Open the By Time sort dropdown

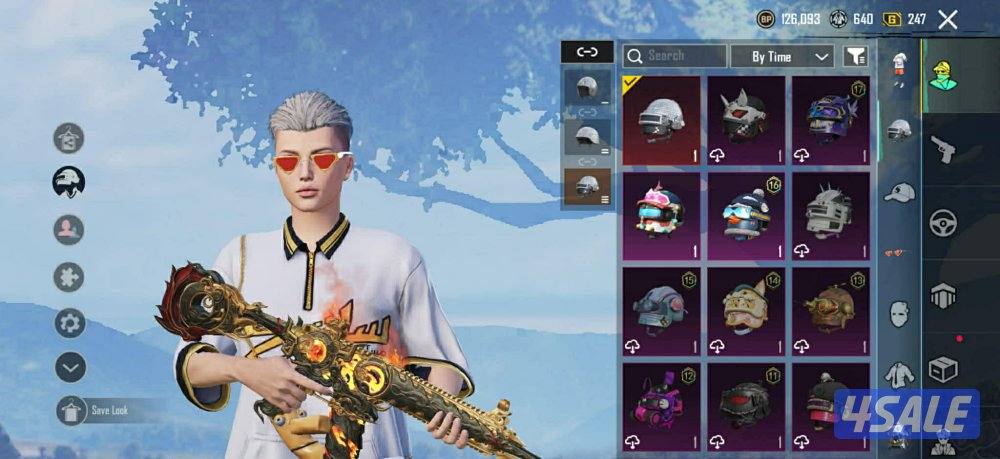point(782,56)
